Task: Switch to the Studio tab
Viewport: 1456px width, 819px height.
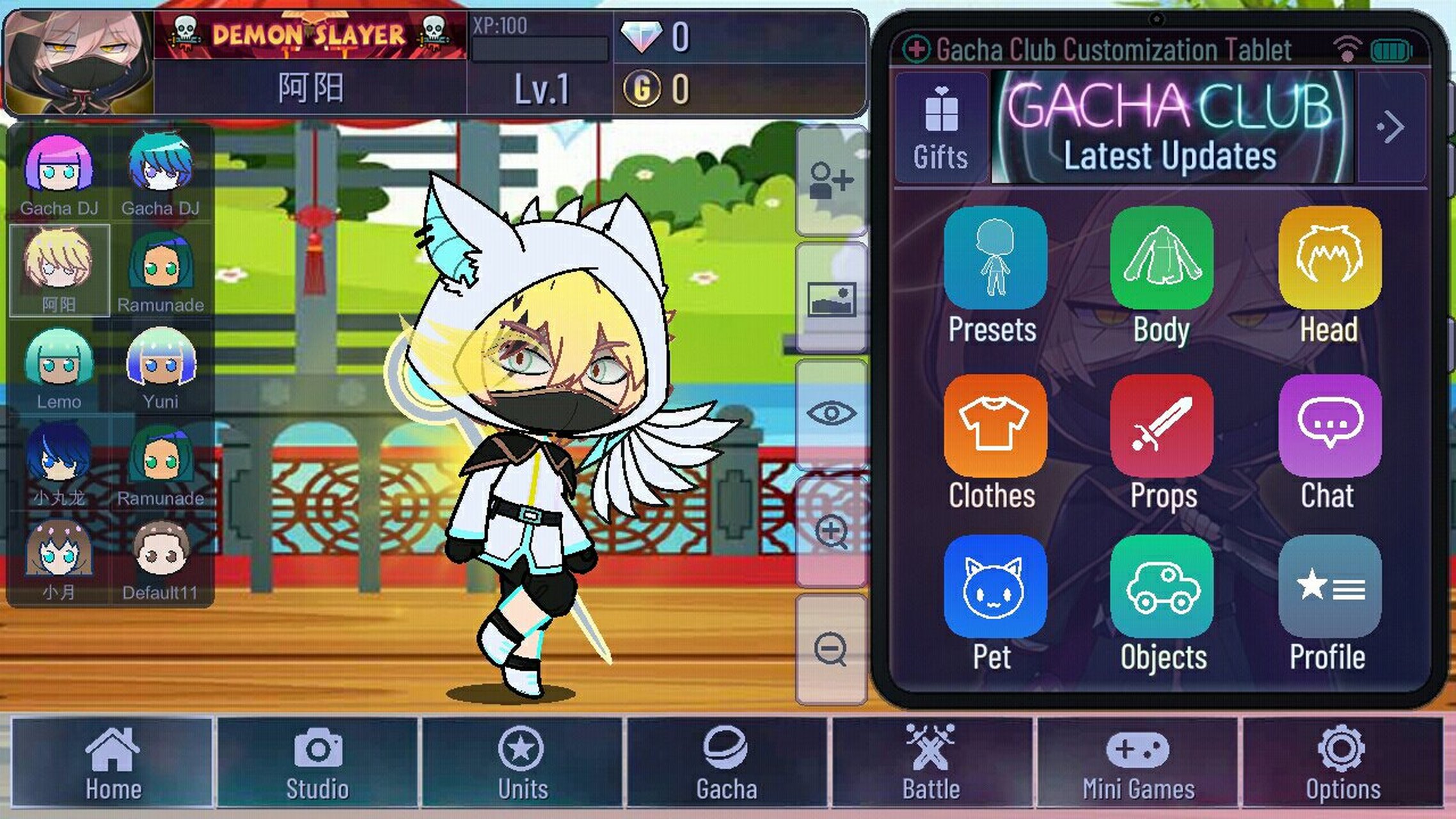Action: pyautogui.click(x=317, y=762)
